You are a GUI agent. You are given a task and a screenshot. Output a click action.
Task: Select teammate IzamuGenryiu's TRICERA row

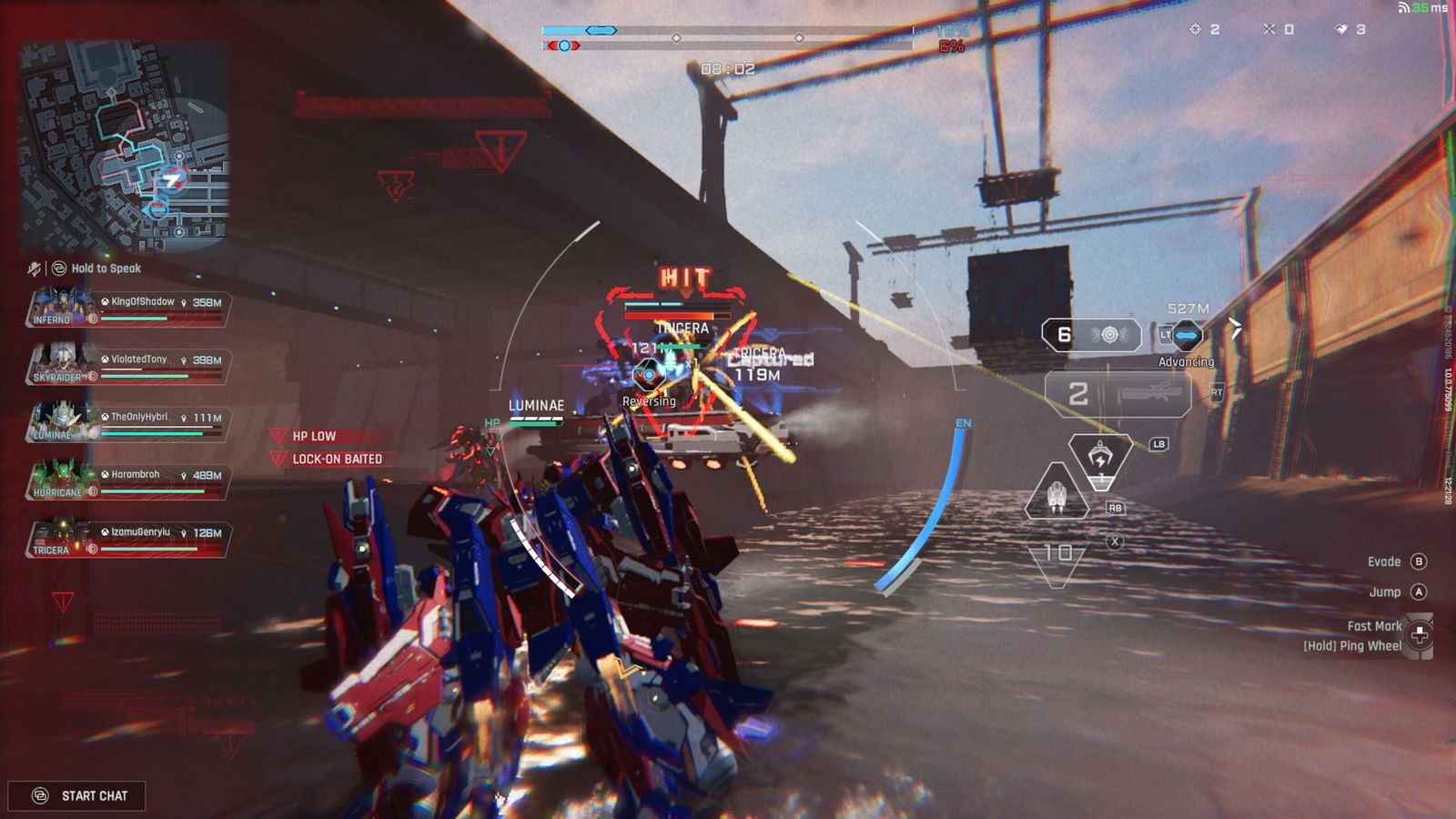(x=127, y=539)
